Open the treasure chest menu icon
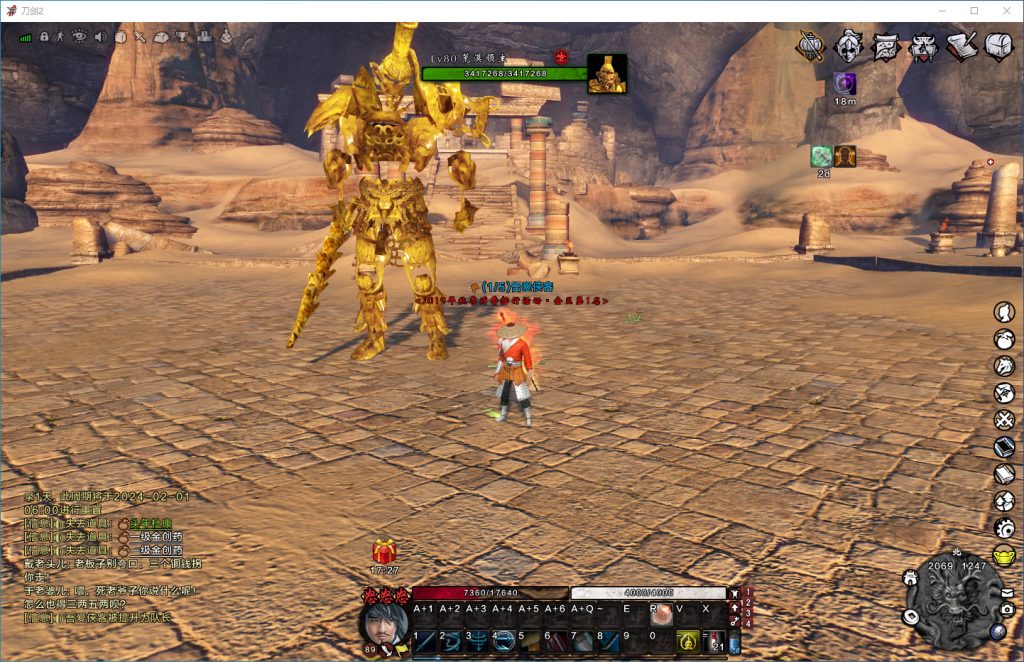Screen dimensions: 1024x662 [x=999, y=45]
